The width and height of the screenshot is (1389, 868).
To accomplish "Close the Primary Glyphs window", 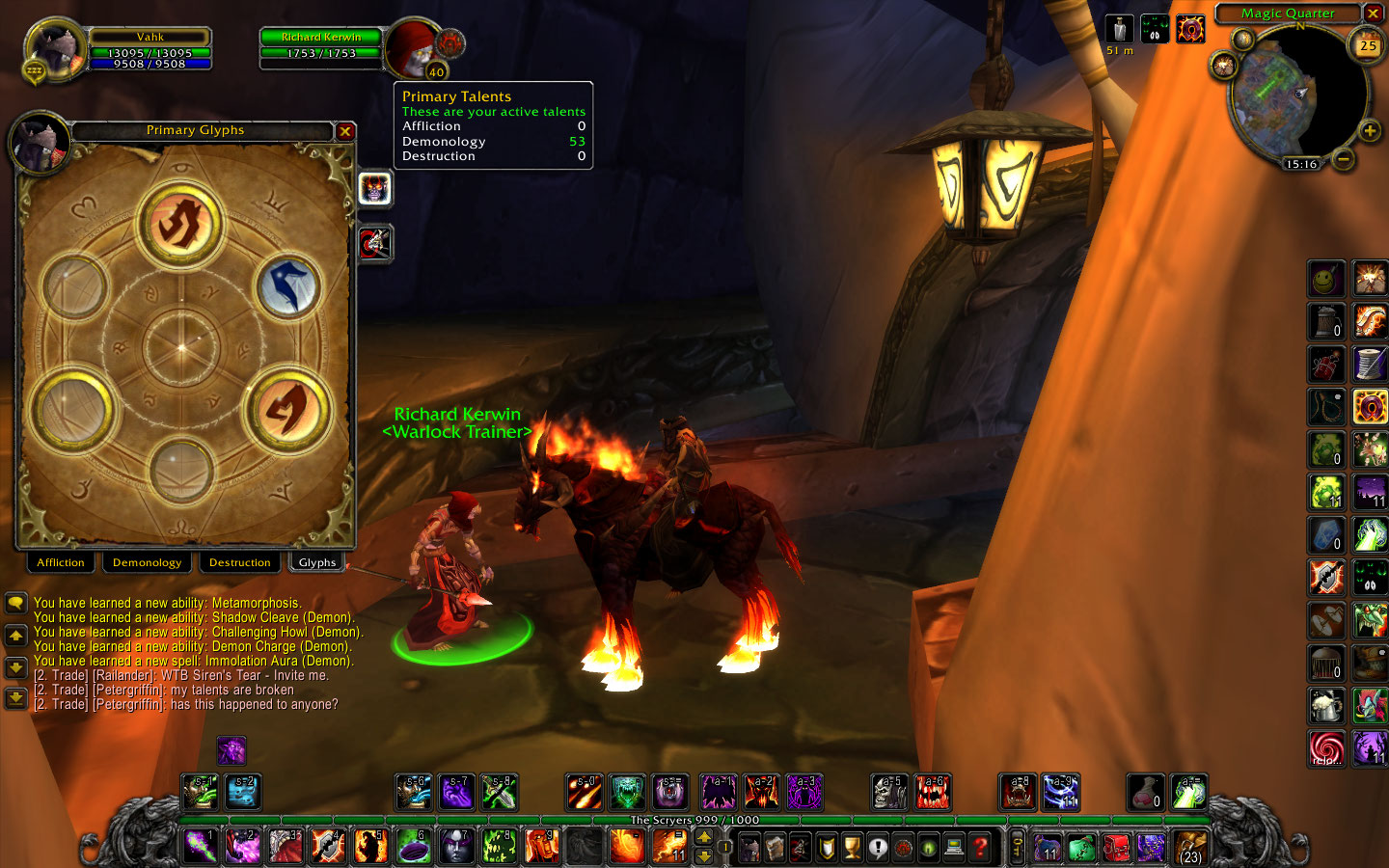I will point(345,131).
